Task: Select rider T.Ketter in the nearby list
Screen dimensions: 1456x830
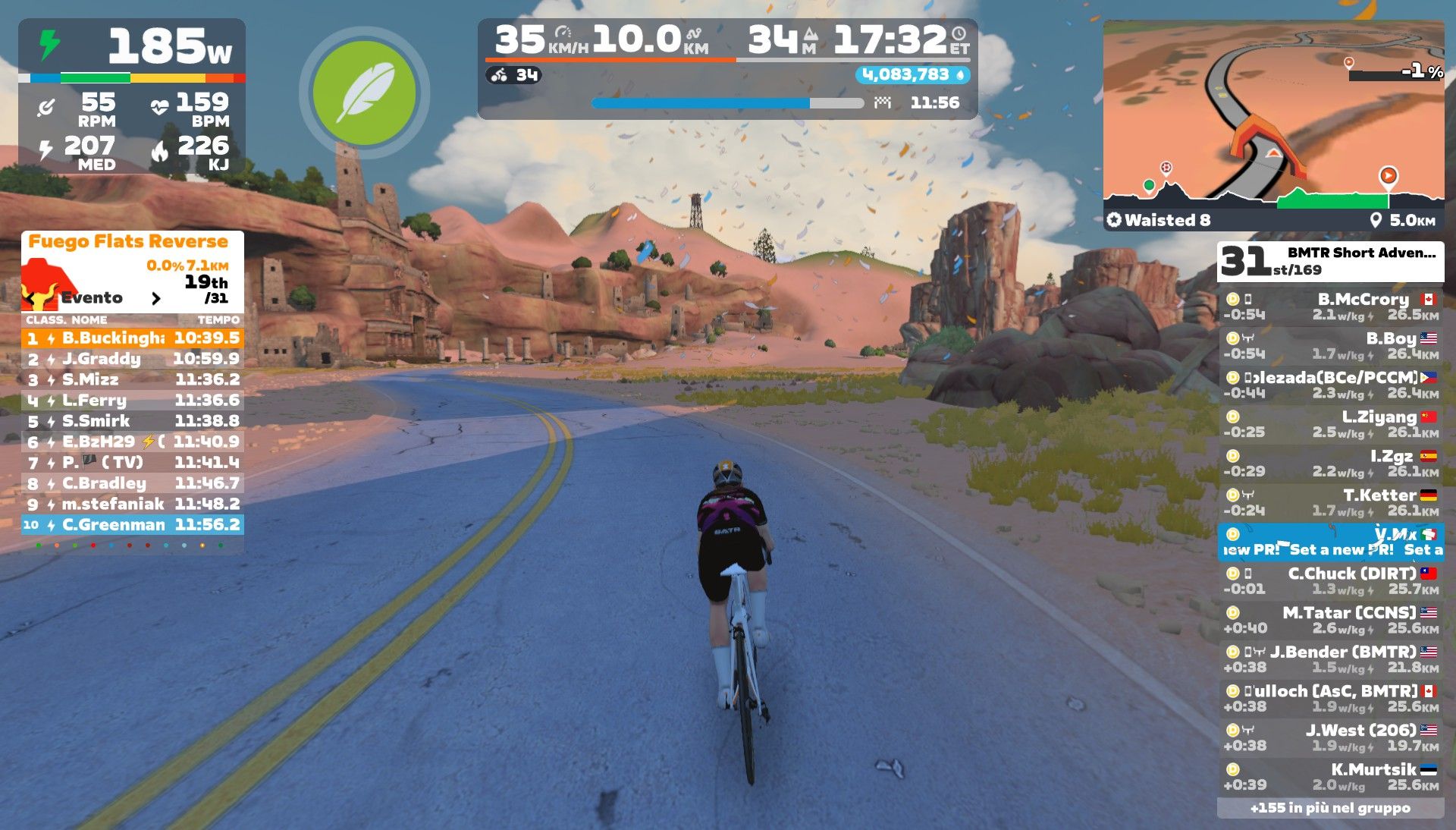Action: [1330, 502]
